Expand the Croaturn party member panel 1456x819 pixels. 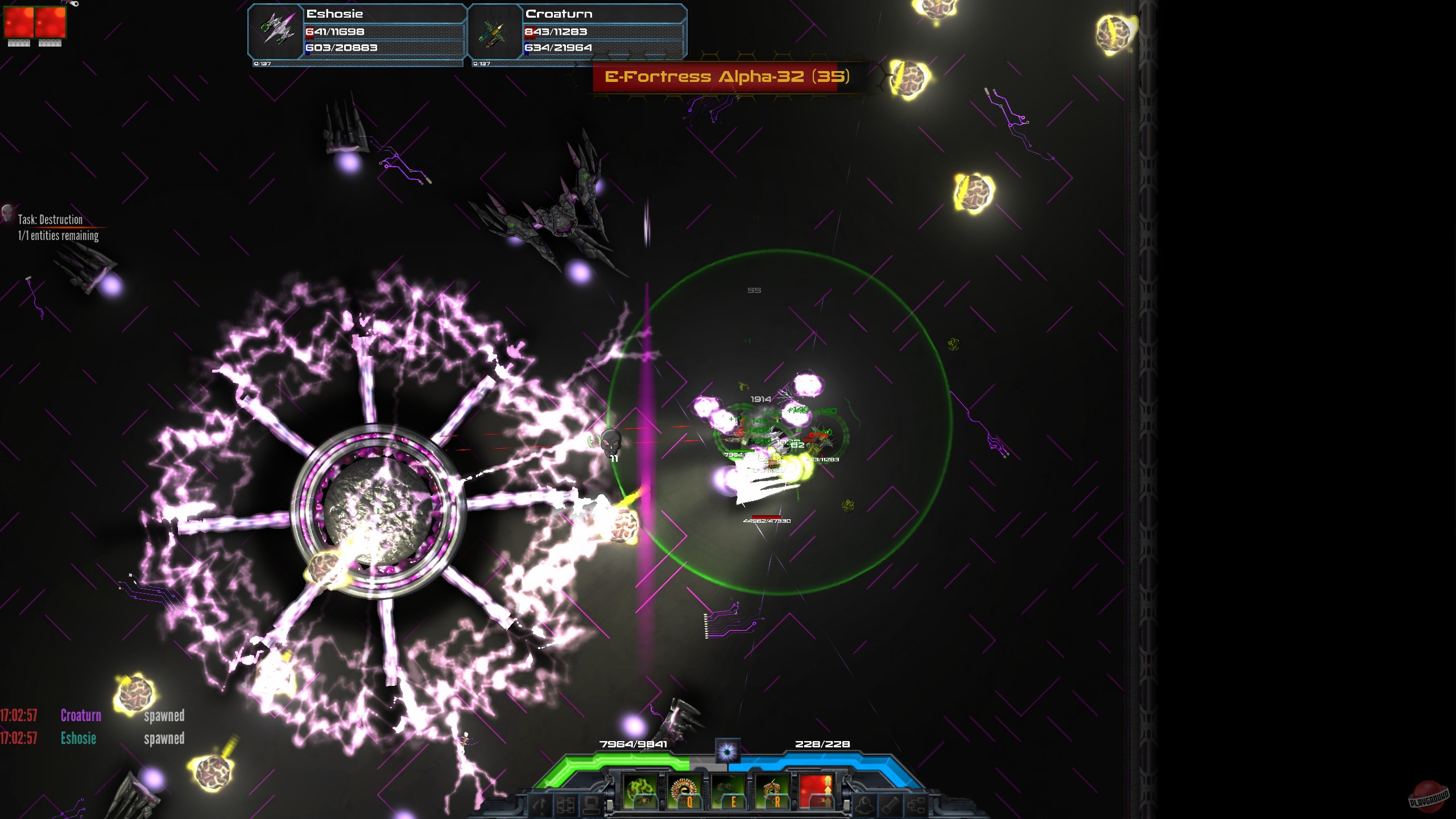574,31
